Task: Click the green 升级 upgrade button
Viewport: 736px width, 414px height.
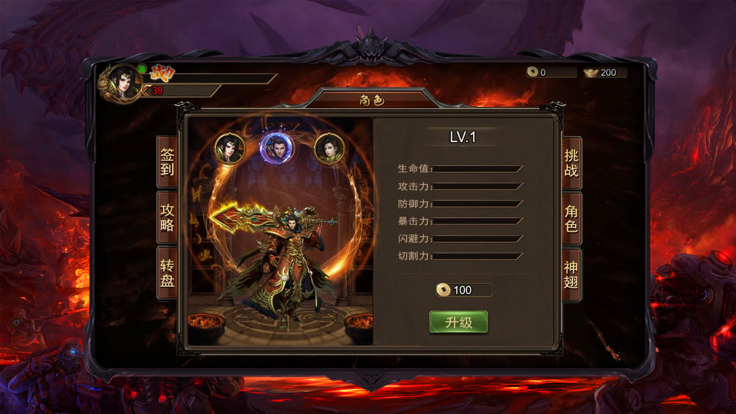Action: click(458, 322)
